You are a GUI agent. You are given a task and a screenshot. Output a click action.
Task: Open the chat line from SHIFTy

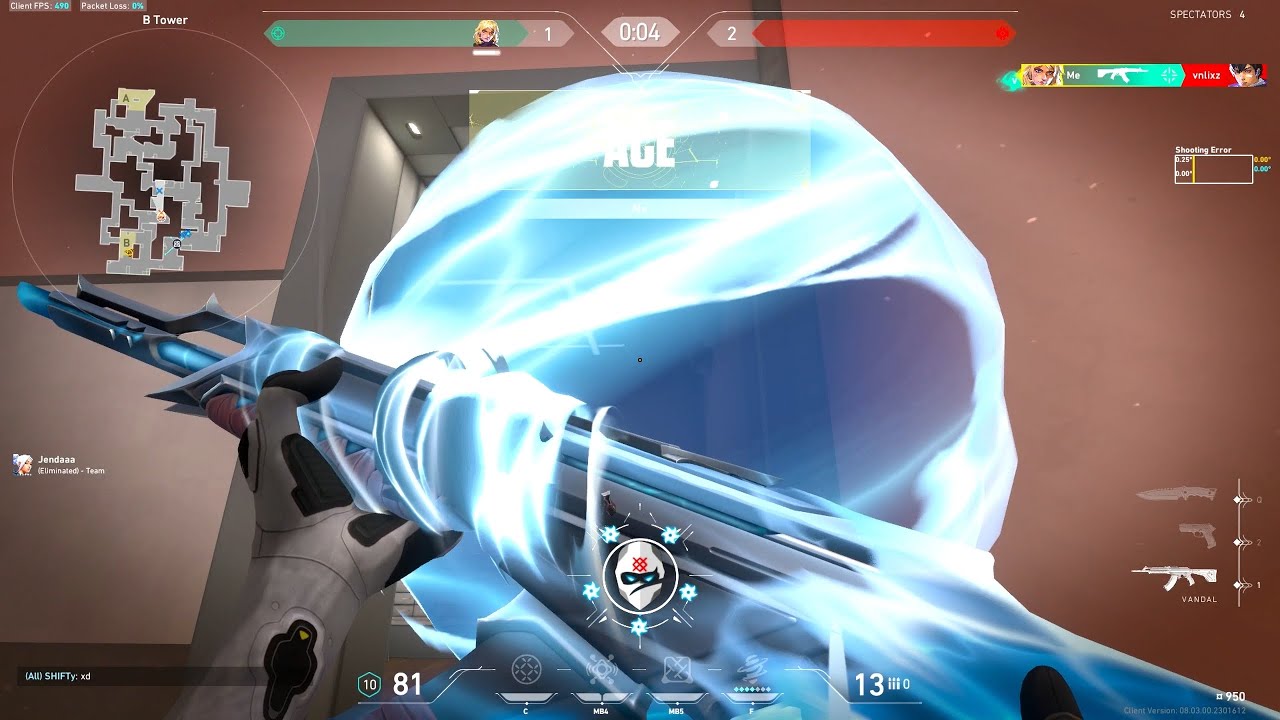[x=58, y=677]
